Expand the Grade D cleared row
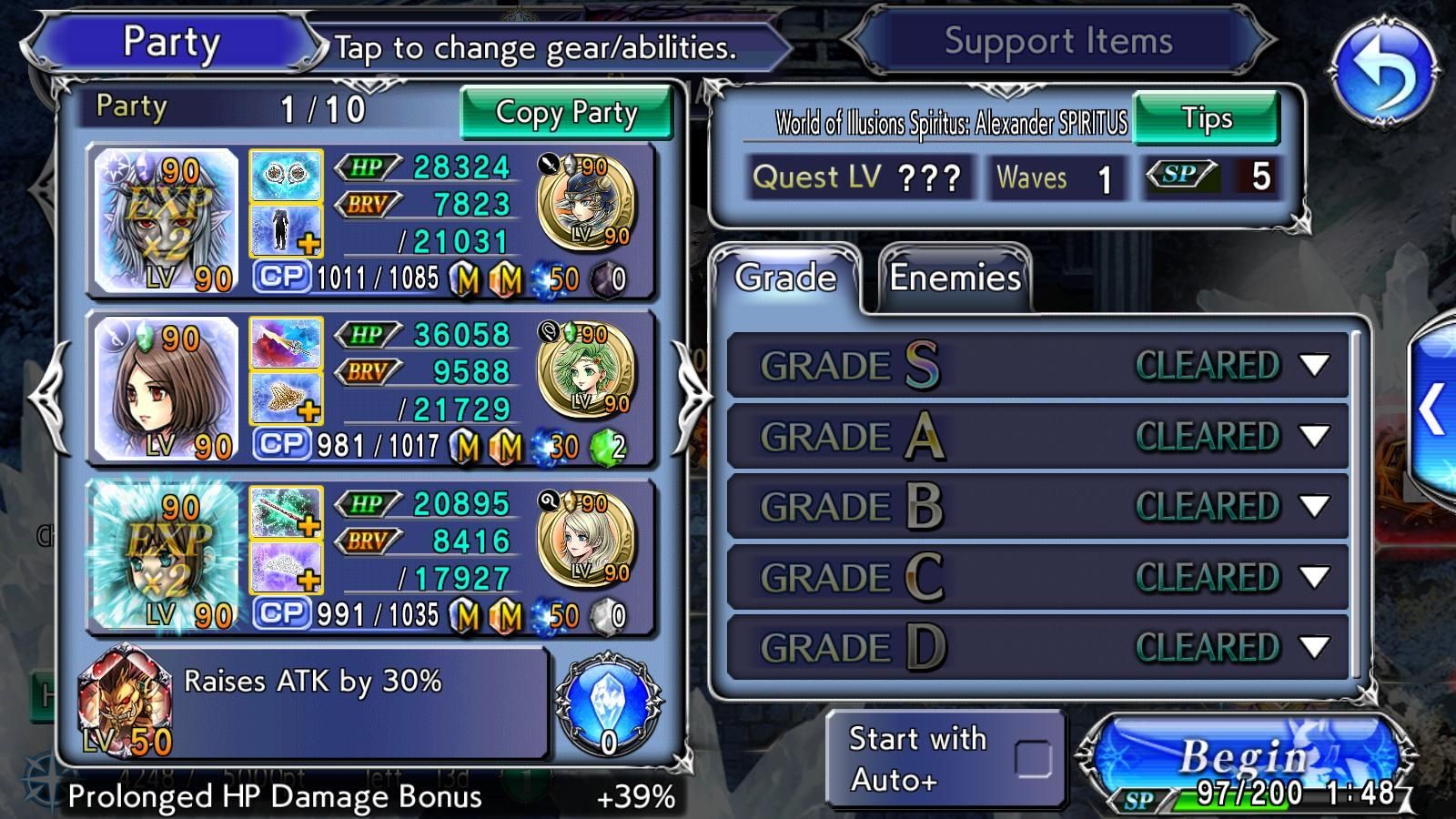1456x819 pixels. pyautogui.click(x=1313, y=647)
